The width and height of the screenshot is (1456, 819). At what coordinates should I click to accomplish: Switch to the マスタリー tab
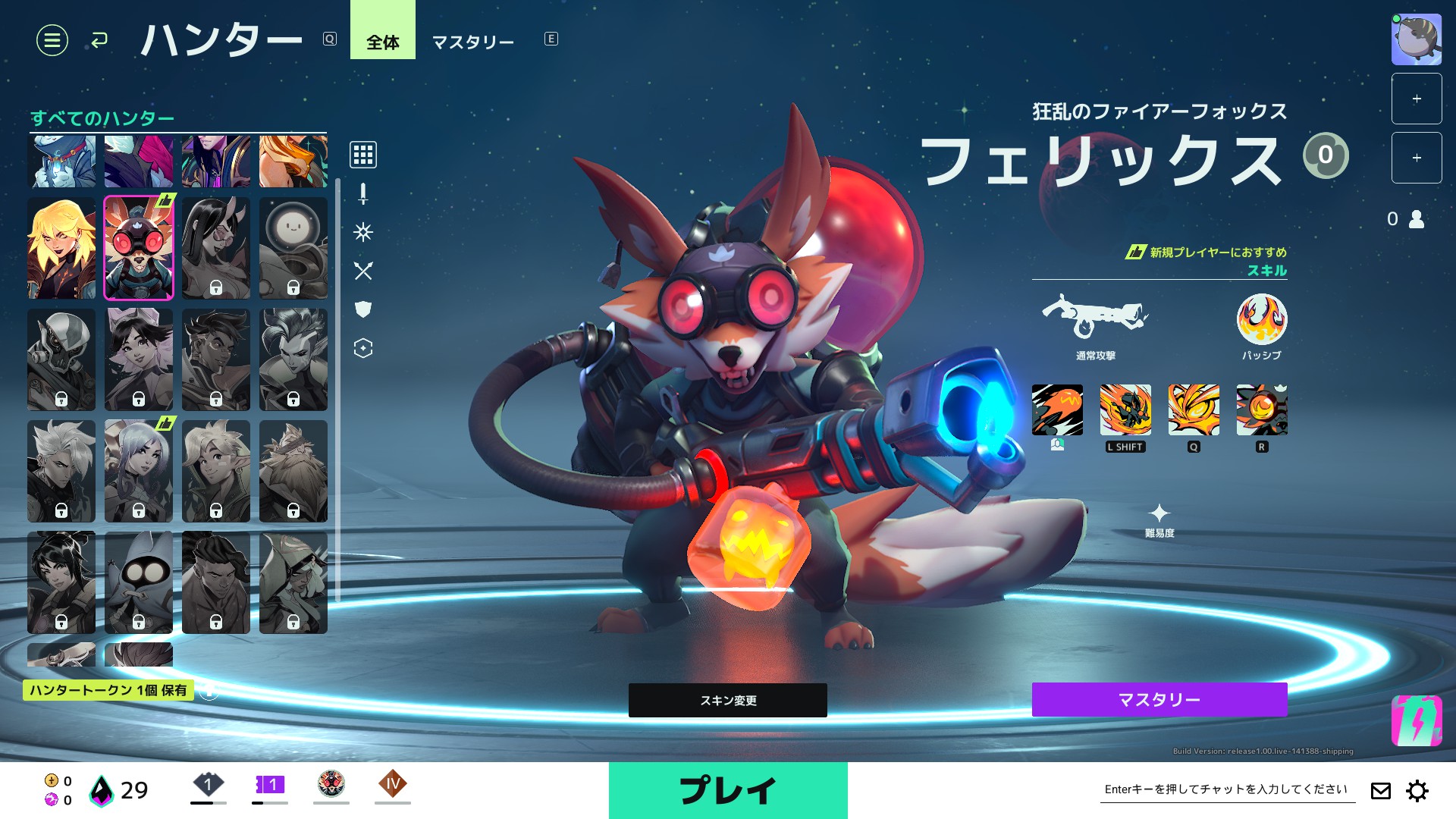(x=472, y=42)
